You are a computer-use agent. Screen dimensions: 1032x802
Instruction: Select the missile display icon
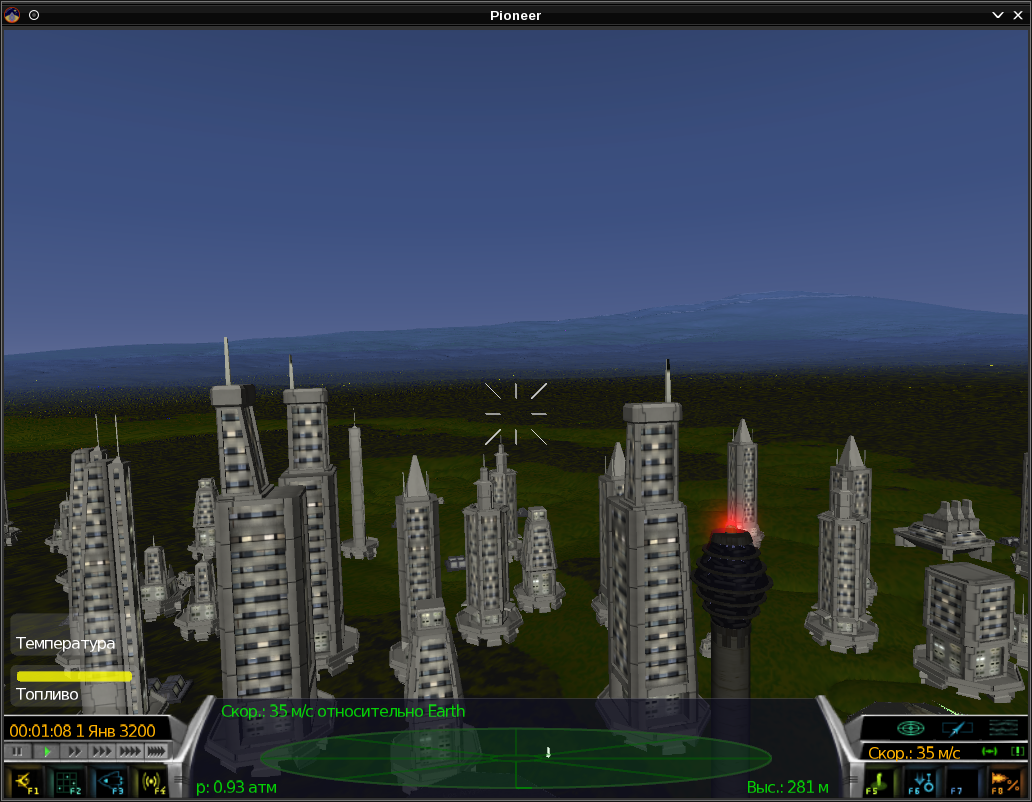pos(957,728)
